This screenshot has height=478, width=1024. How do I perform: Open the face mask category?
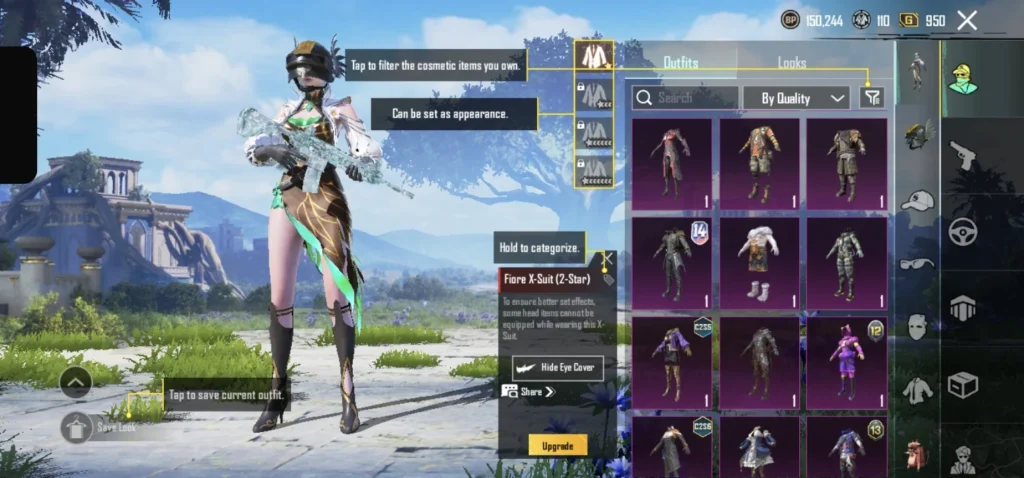pyautogui.click(x=917, y=326)
